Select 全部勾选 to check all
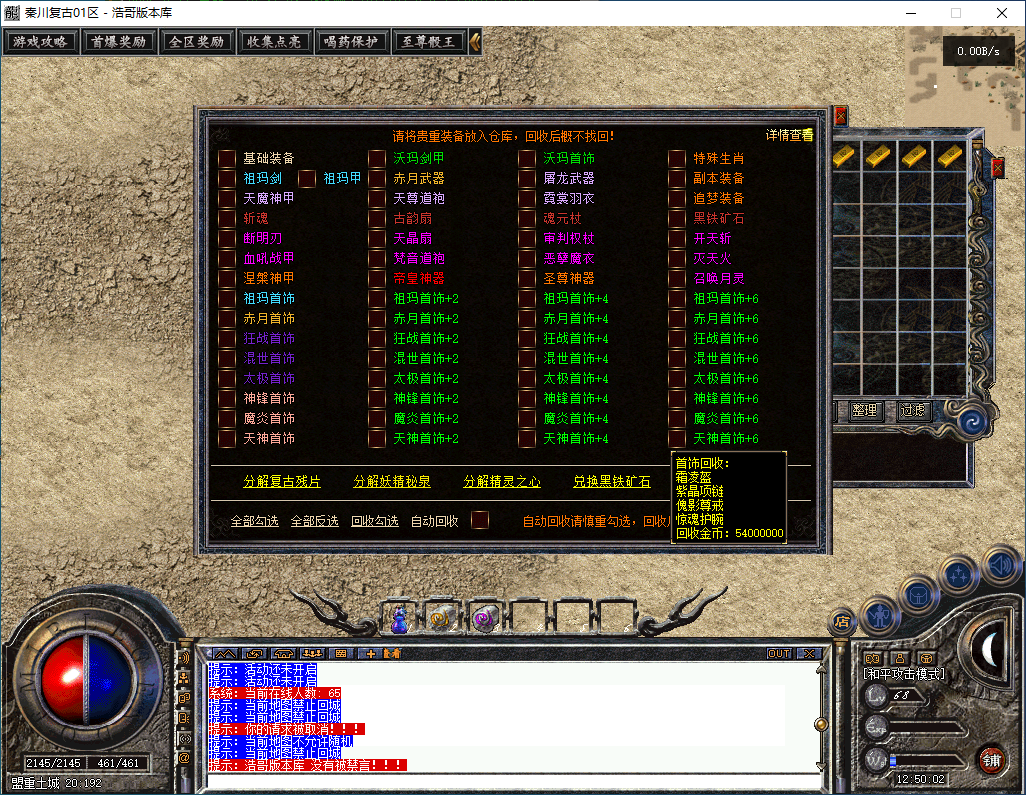The height and width of the screenshot is (795, 1026). pyautogui.click(x=254, y=521)
